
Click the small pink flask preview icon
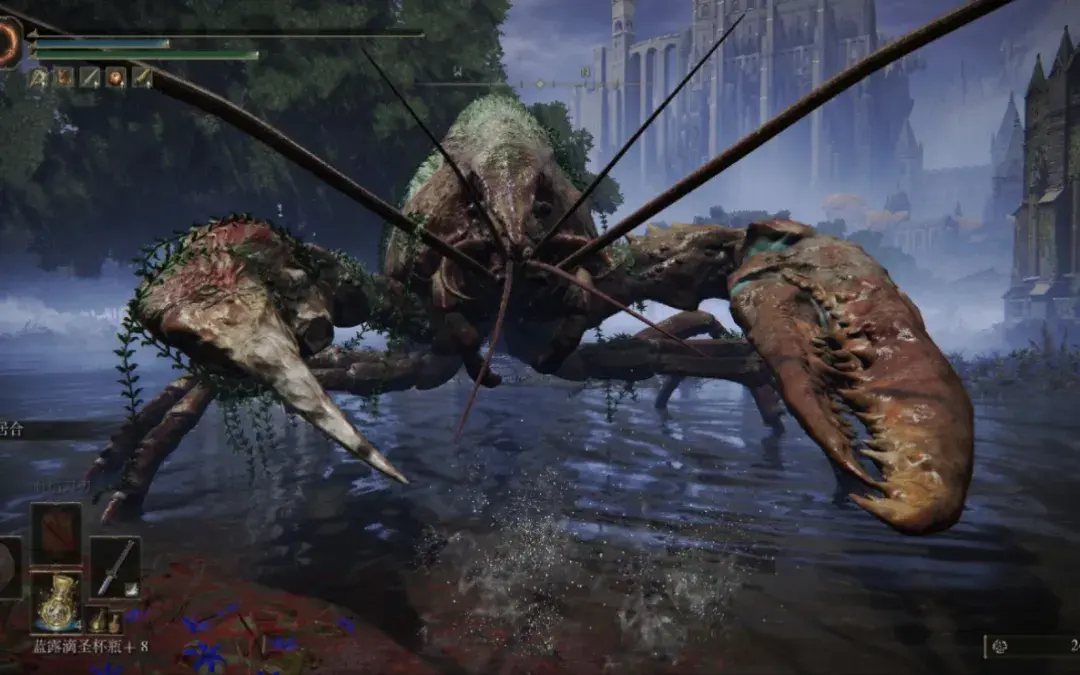[x=114, y=622]
